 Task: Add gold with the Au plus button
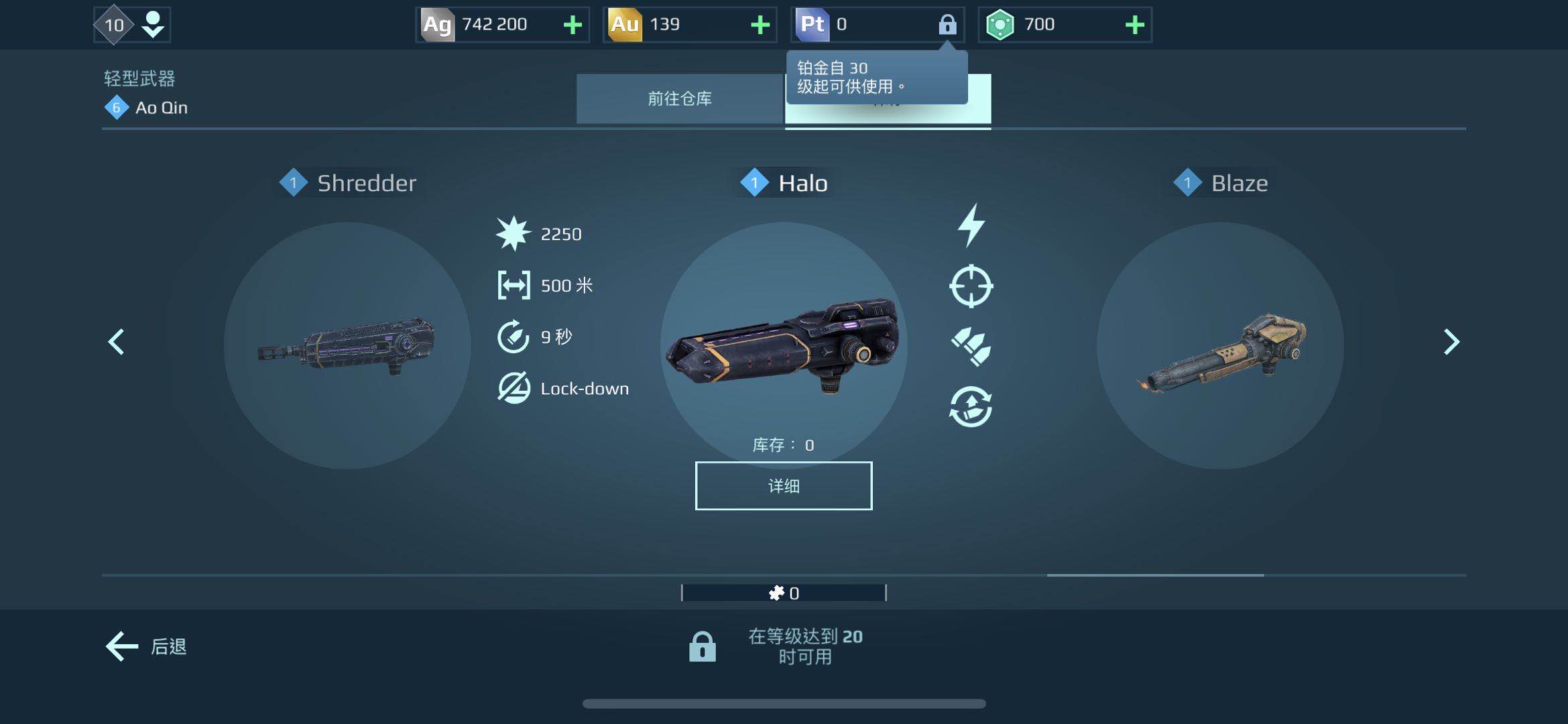point(760,25)
